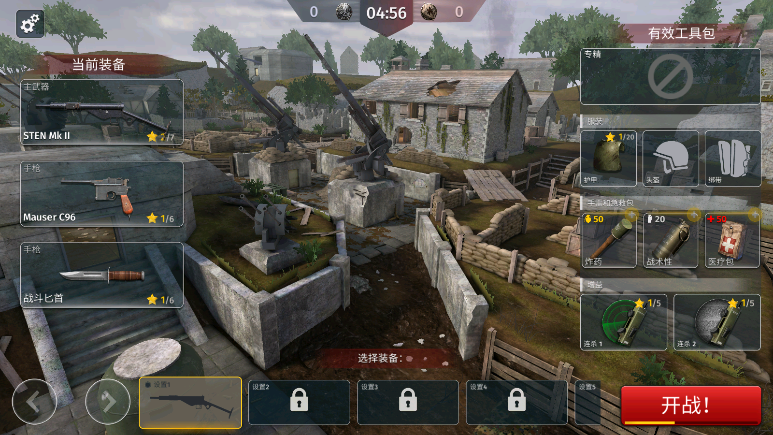The width and height of the screenshot is (773, 435).
Task: Choose the leg guard armor slot
Action: [x=732, y=158]
